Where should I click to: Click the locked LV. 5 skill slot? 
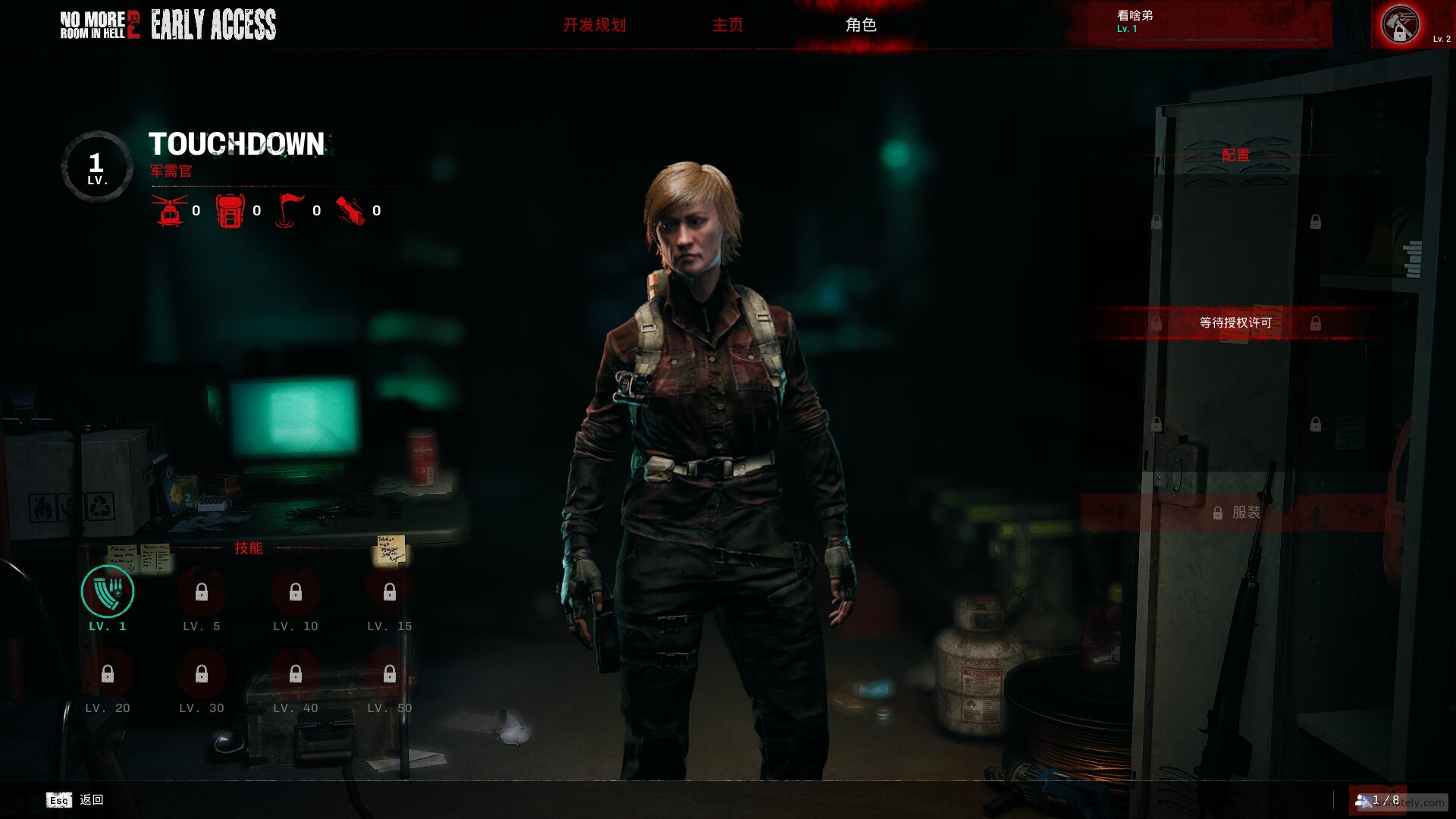(202, 592)
